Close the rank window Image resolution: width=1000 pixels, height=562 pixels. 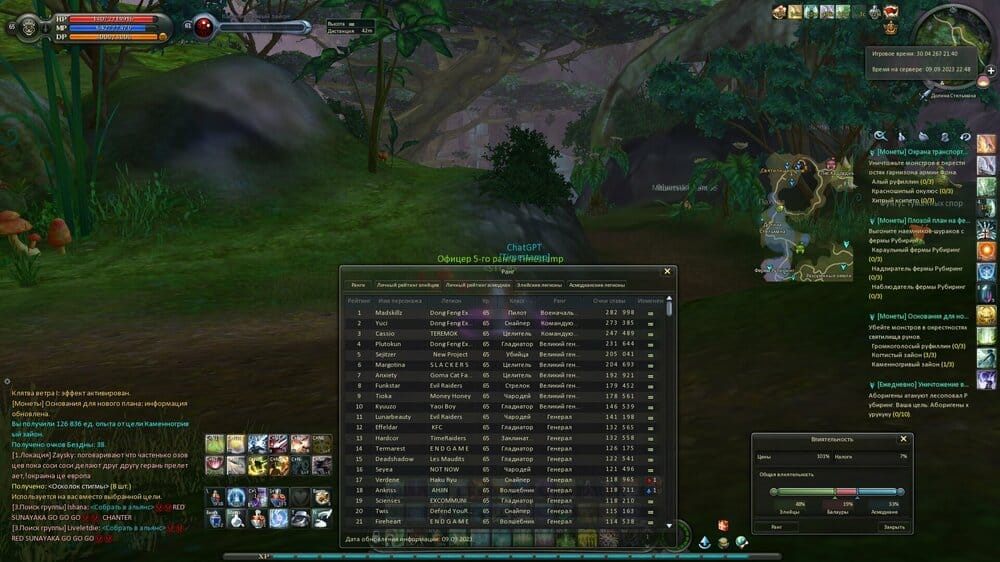pos(668,271)
